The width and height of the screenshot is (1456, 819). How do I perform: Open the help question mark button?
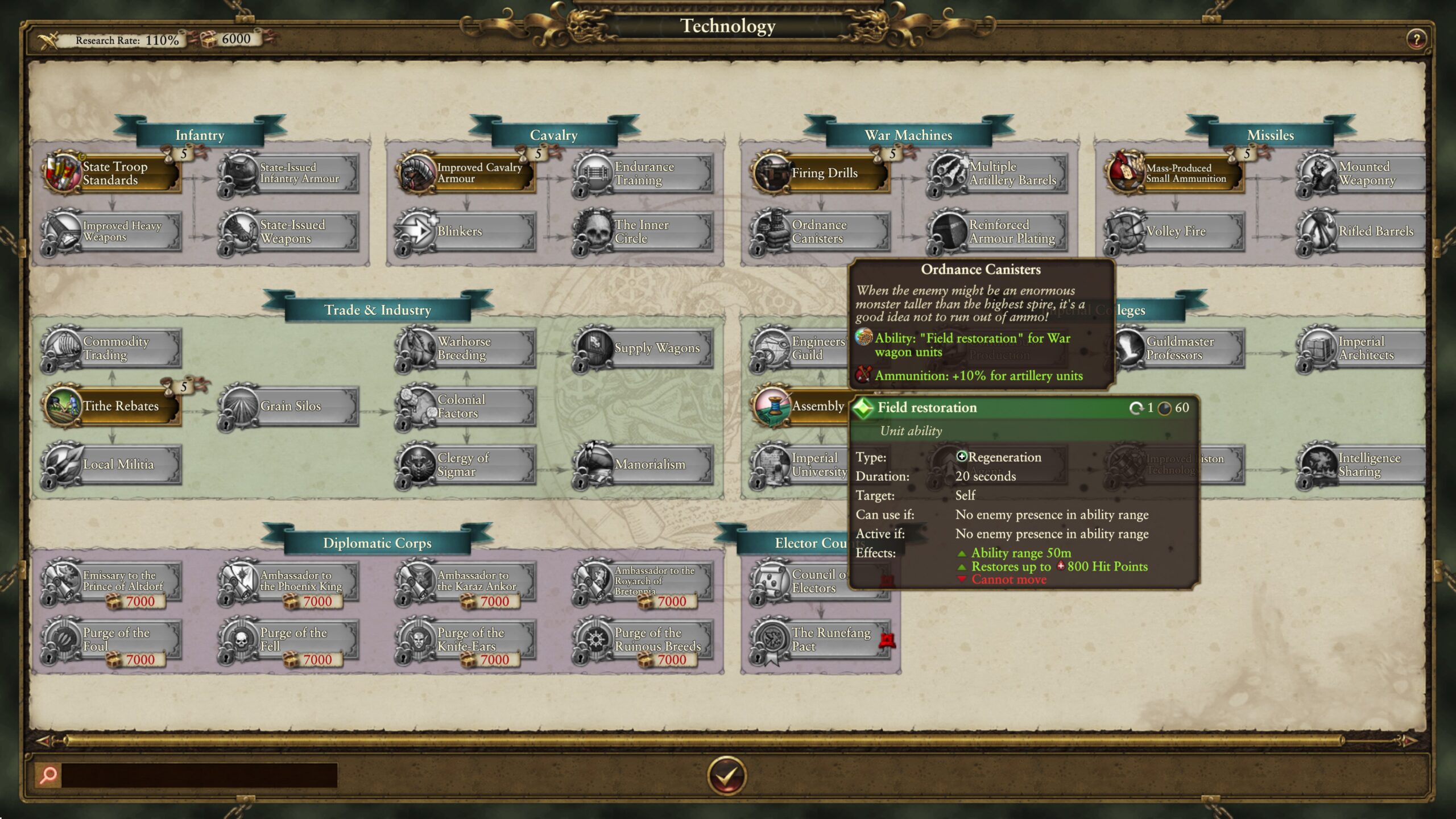(1416, 39)
